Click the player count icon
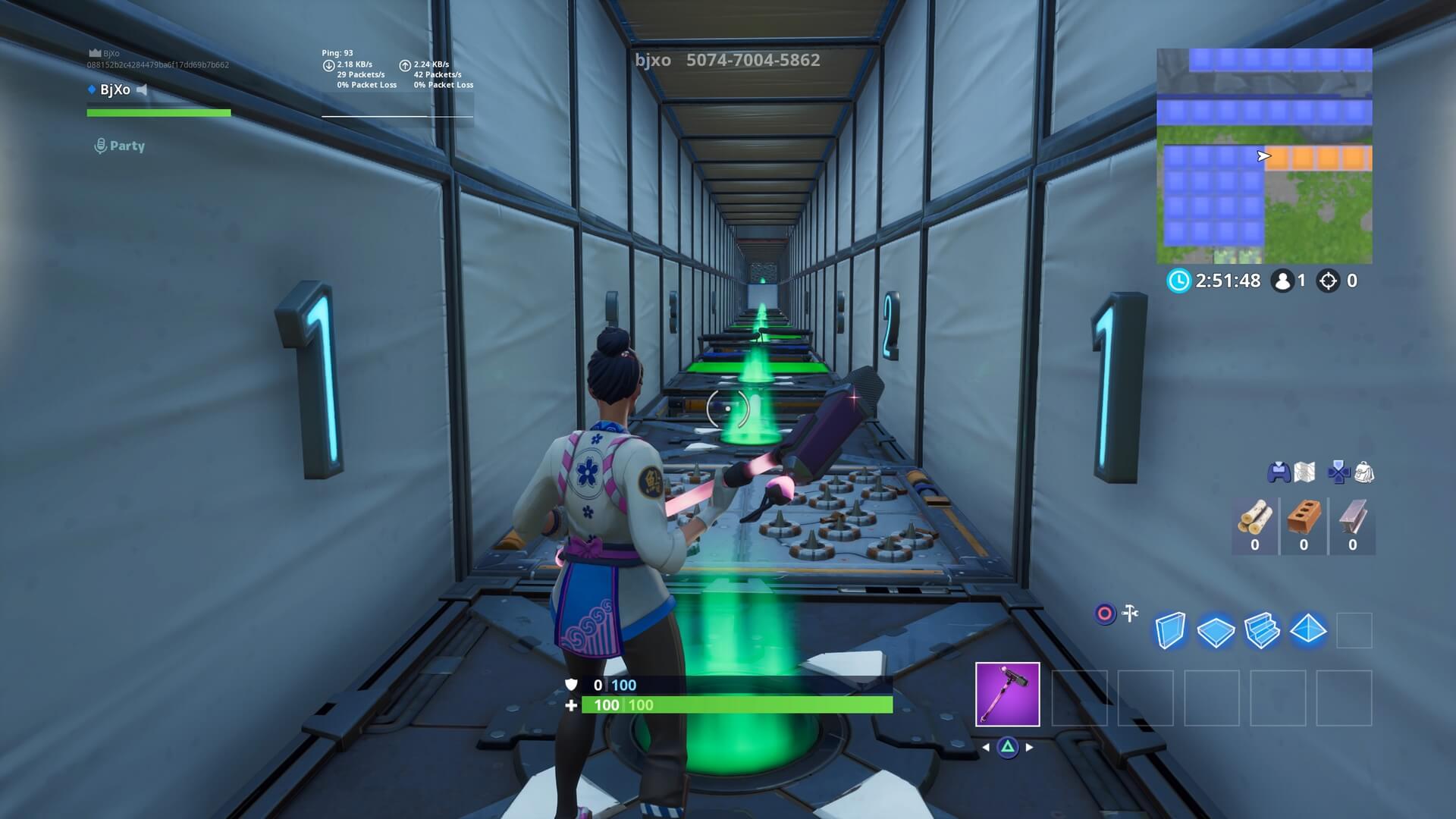The image size is (1456, 819). click(x=1284, y=281)
